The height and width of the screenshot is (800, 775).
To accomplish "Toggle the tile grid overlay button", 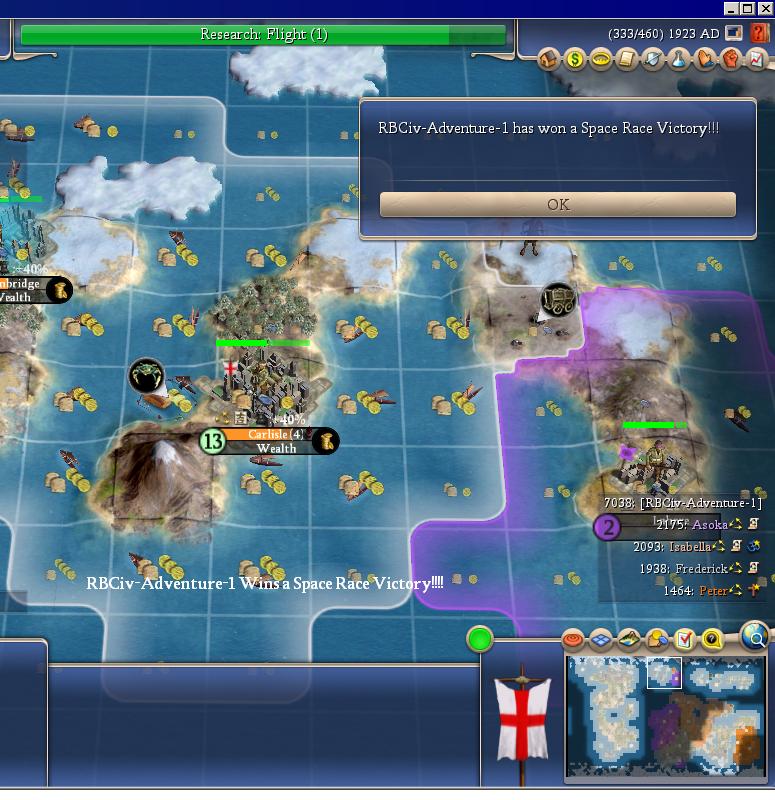I will coord(601,640).
